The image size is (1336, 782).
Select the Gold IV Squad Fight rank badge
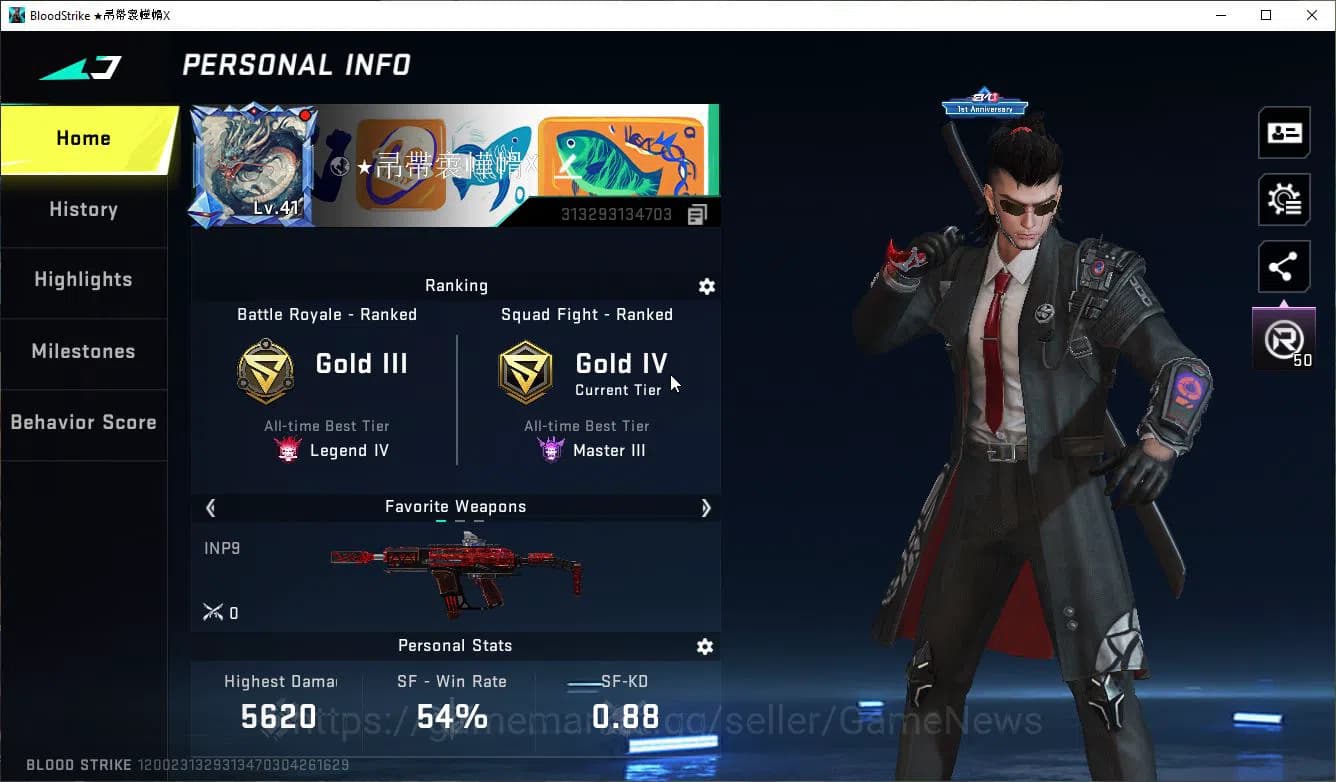(526, 370)
